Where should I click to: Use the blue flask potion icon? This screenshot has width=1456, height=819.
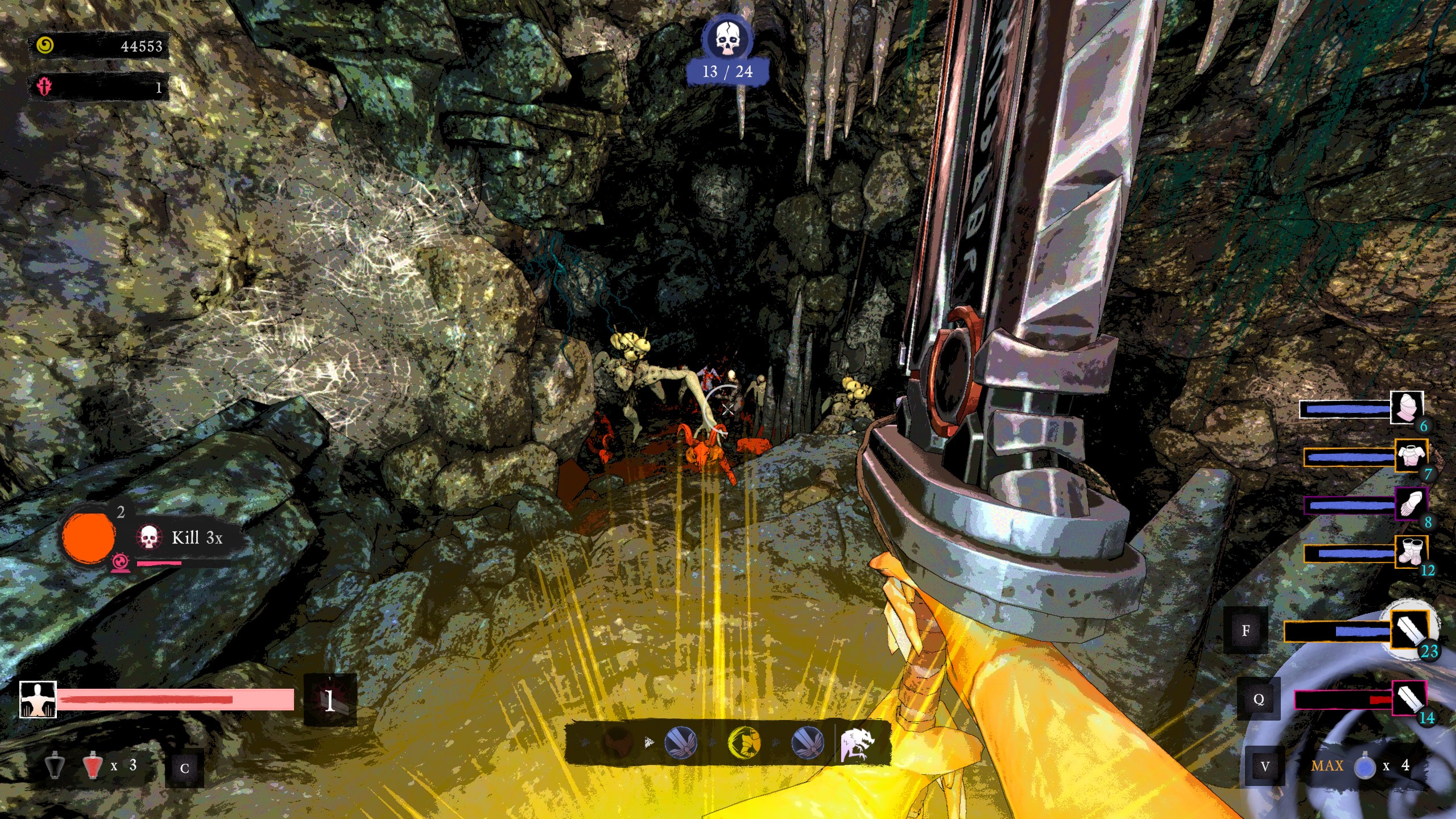pos(1364,767)
